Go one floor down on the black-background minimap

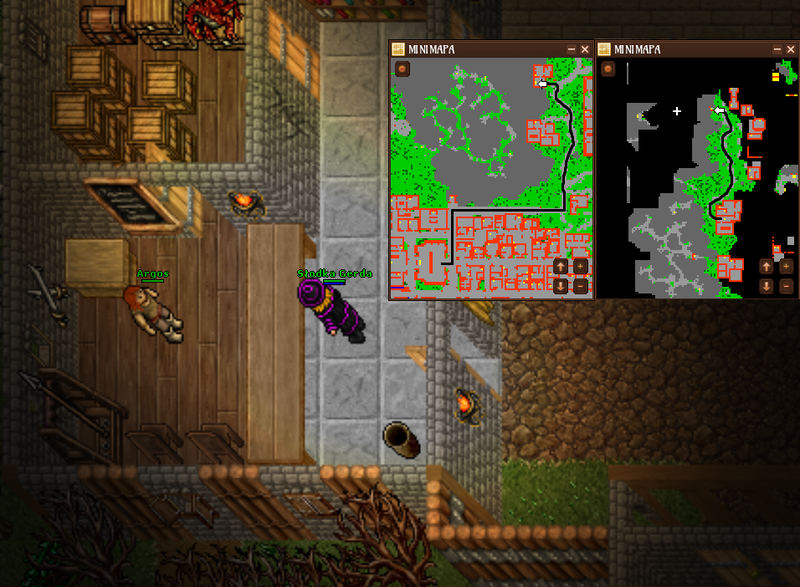(767, 285)
